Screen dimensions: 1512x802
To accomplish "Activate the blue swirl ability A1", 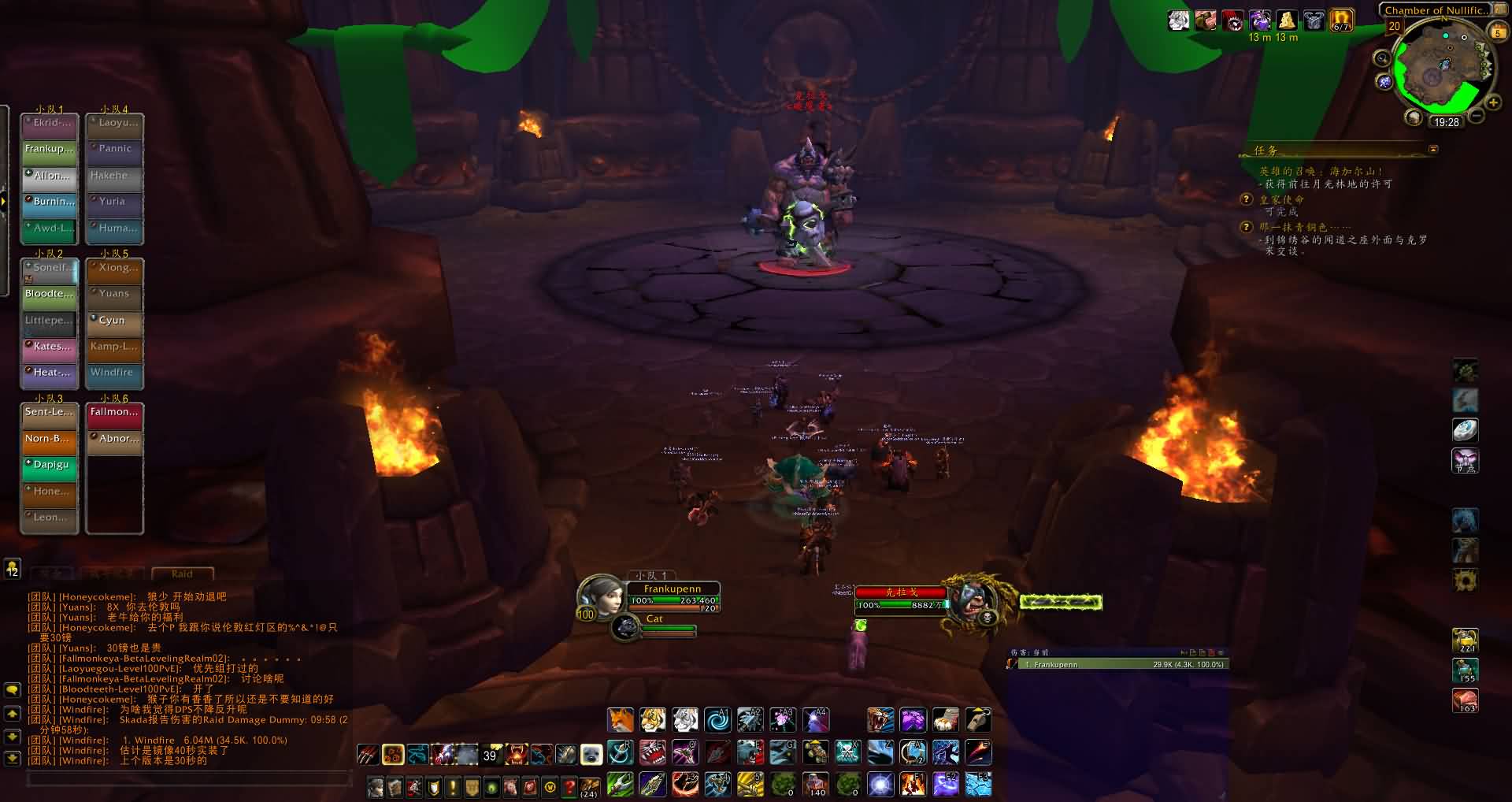I will 717,719.
